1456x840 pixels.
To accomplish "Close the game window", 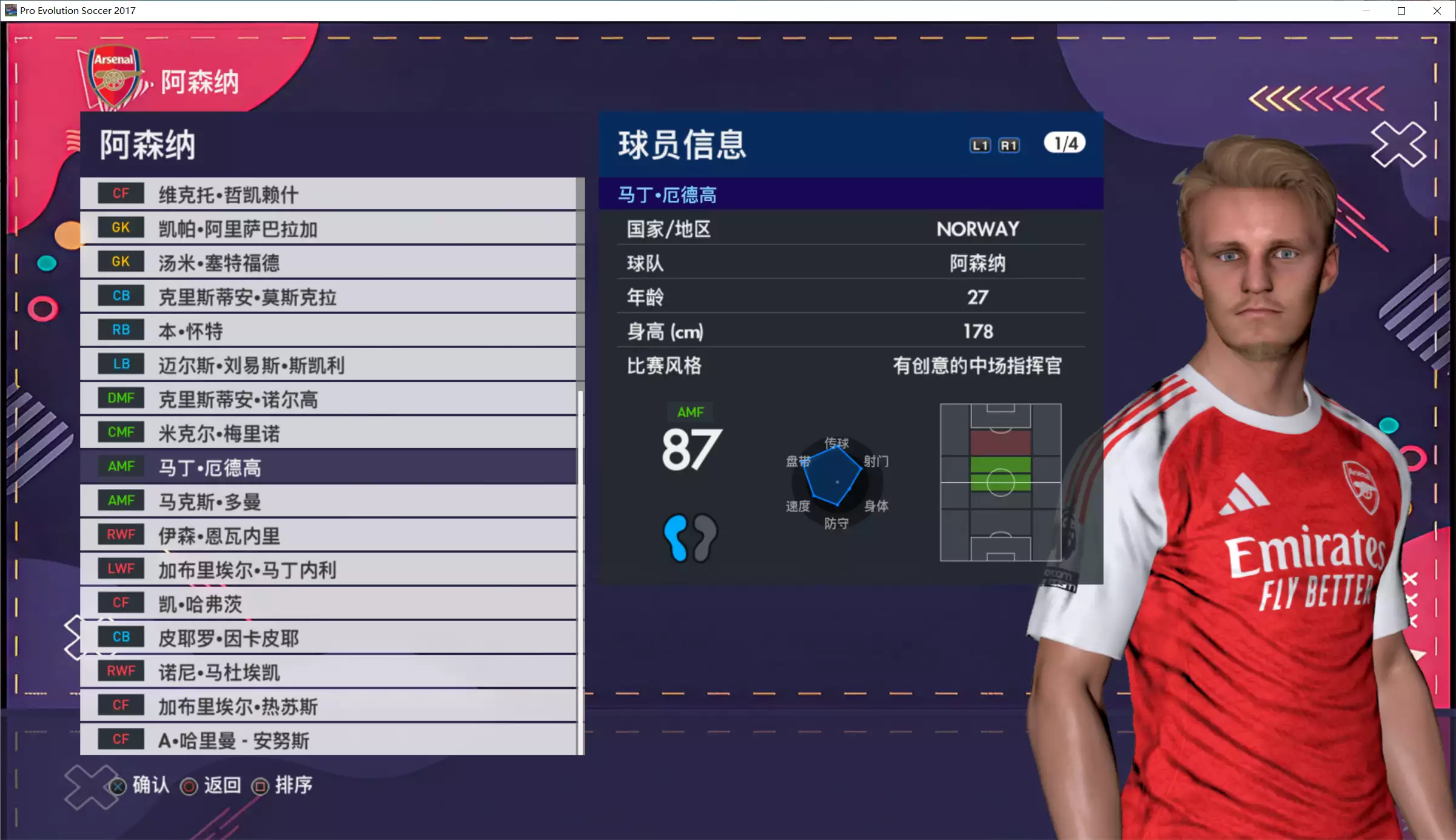I will point(1437,11).
